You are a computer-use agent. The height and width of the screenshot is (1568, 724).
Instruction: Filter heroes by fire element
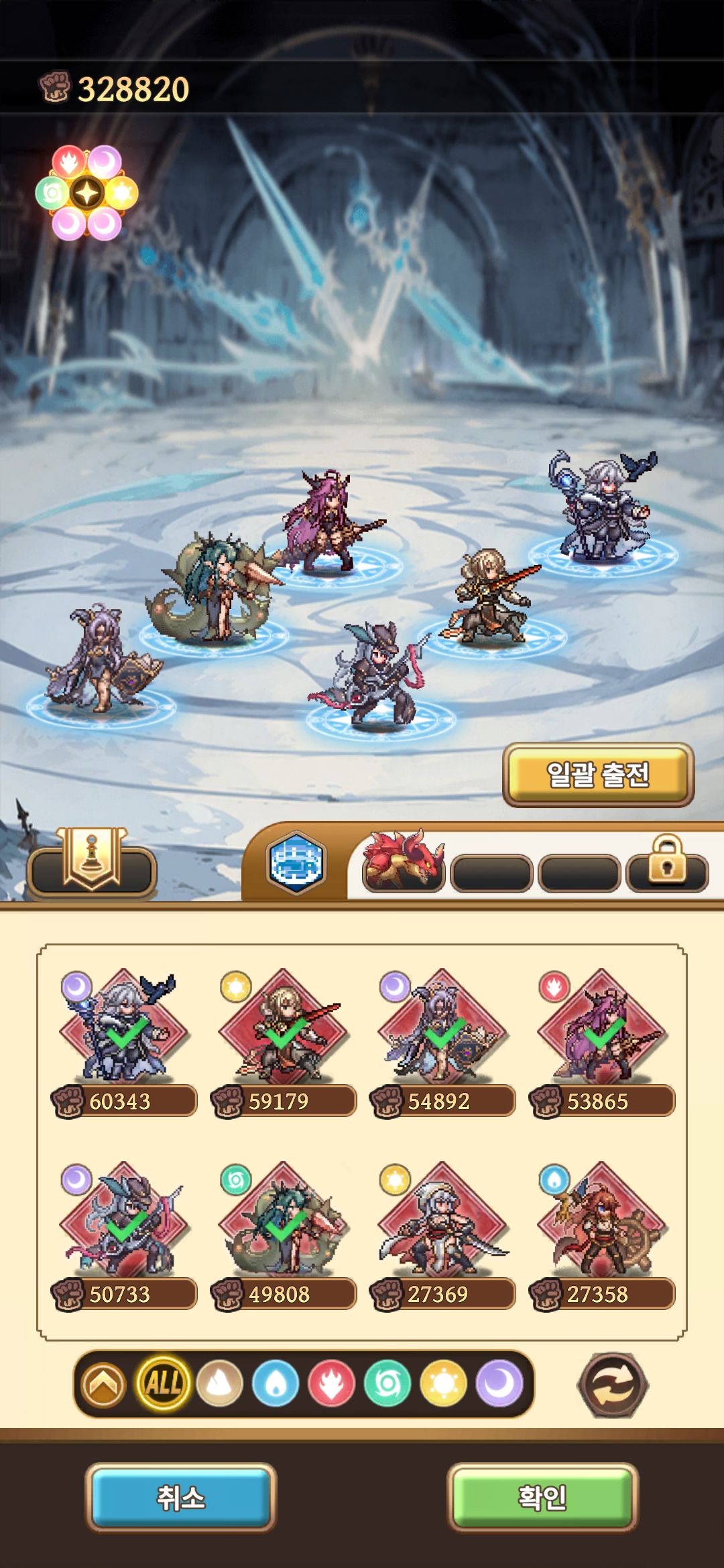click(x=331, y=1383)
